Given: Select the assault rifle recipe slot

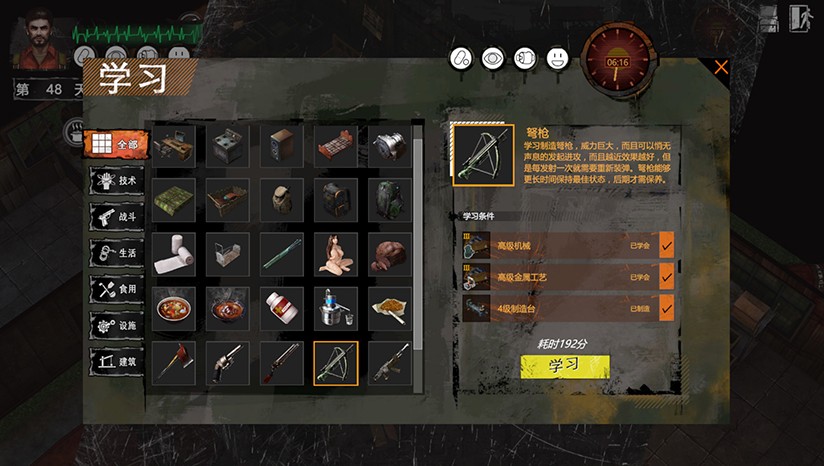Looking at the screenshot, I should [x=390, y=362].
